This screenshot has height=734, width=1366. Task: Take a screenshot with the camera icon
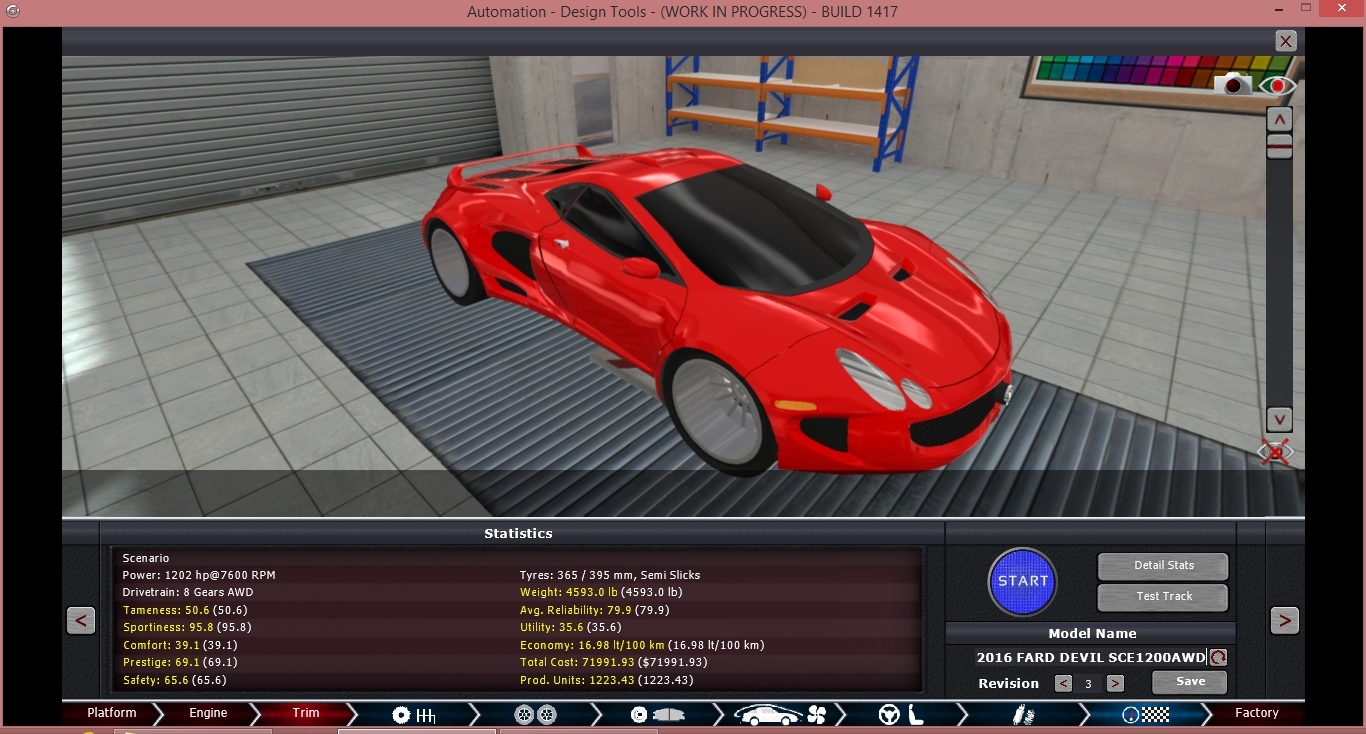coord(1234,85)
